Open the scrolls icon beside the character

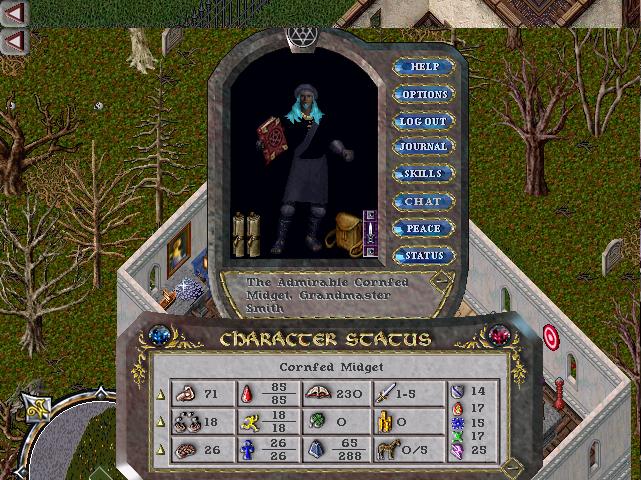(245, 232)
